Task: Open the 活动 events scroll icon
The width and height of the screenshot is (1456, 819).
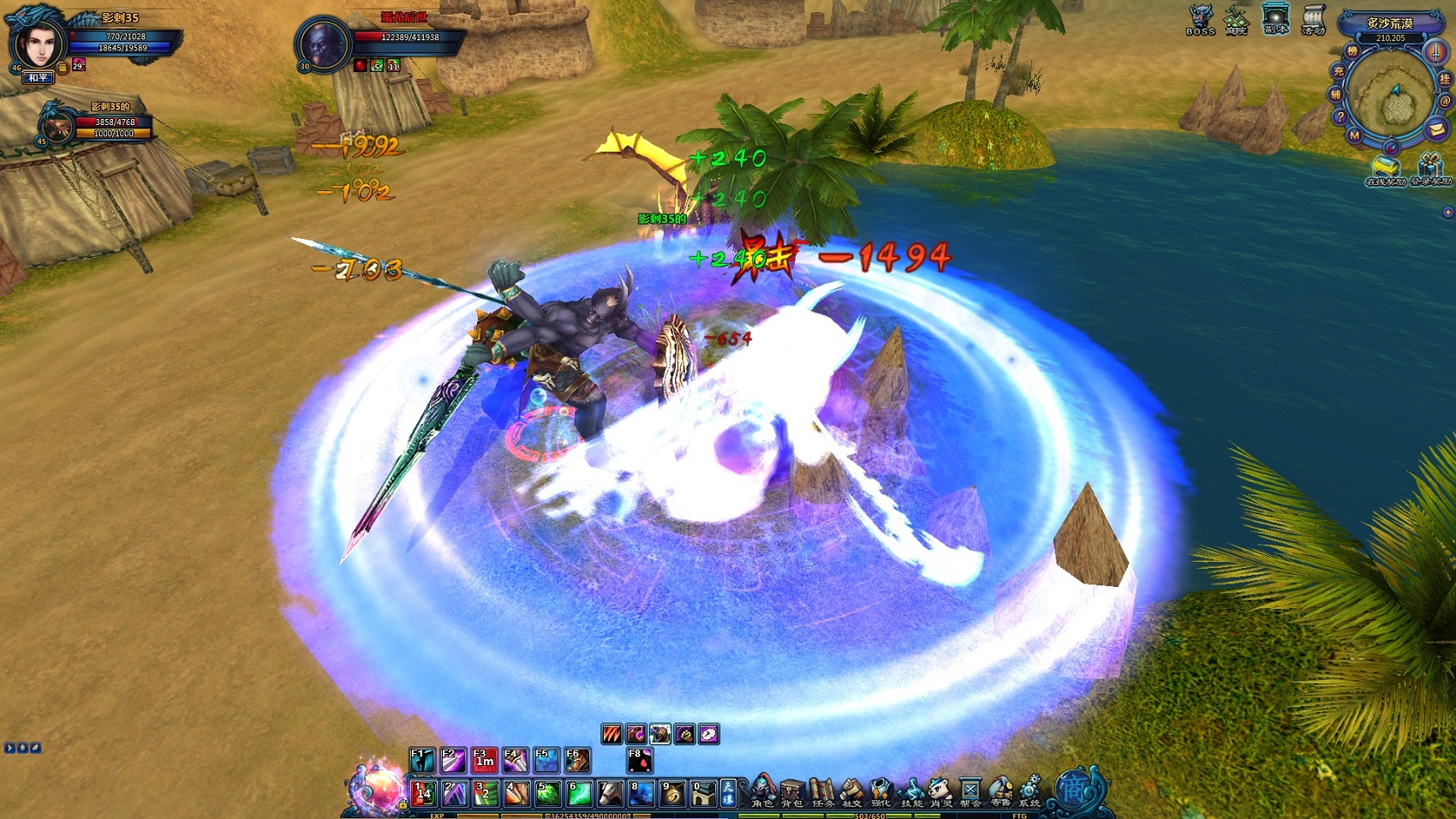Action: coord(1313,19)
